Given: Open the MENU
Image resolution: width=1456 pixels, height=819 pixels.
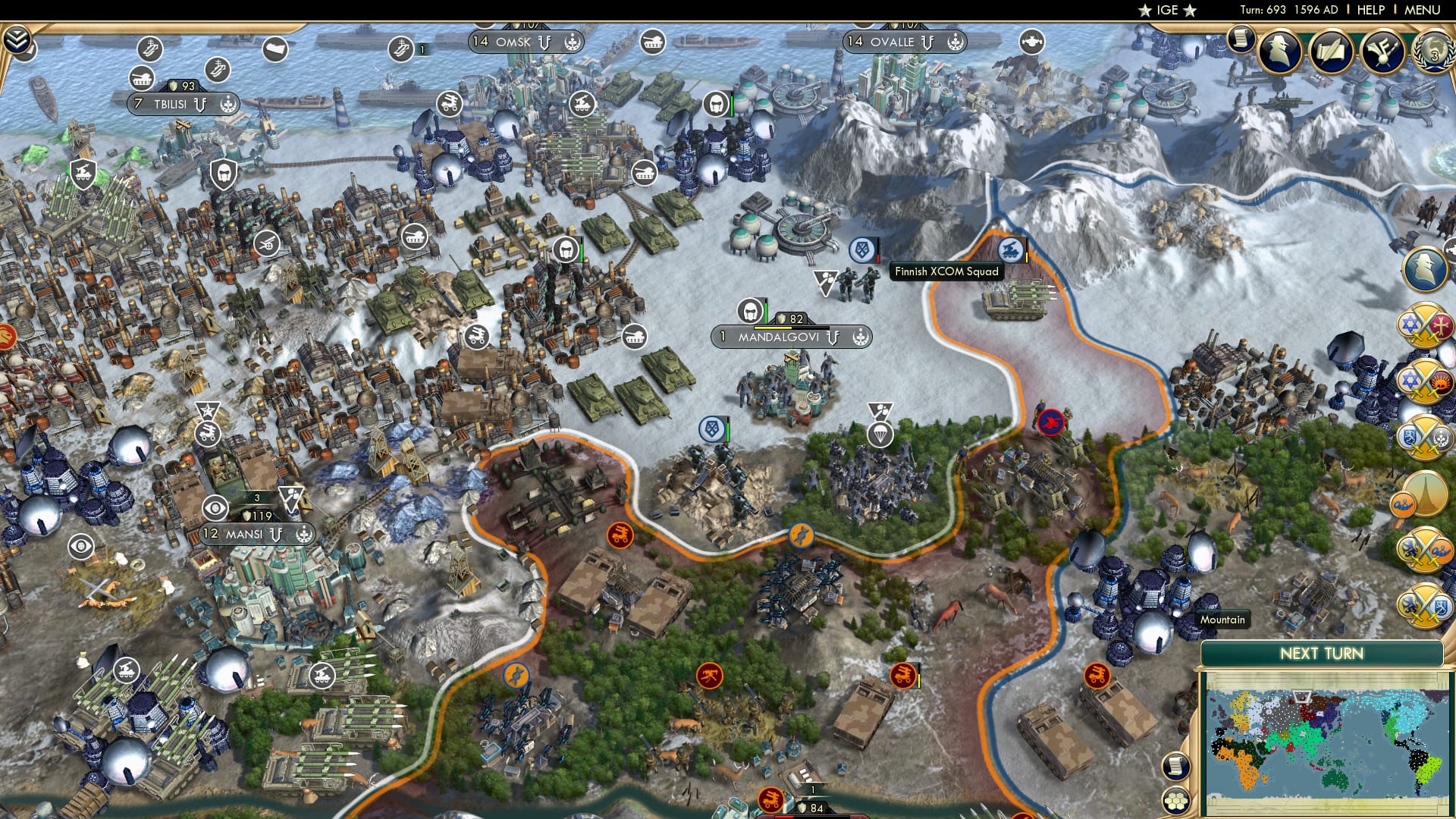Looking at the screenshot, I should (1423, 11).
